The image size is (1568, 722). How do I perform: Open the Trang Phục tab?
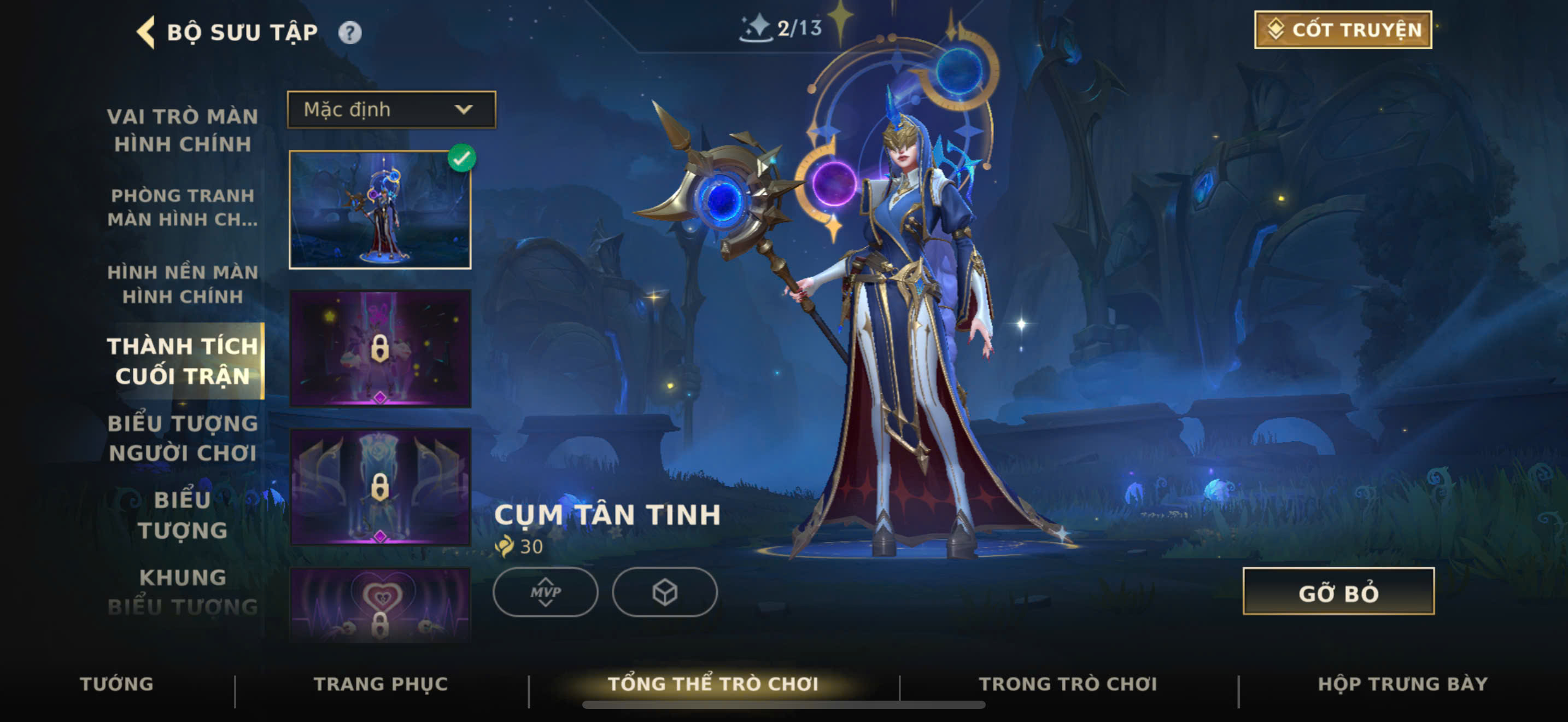click(381, 684)
